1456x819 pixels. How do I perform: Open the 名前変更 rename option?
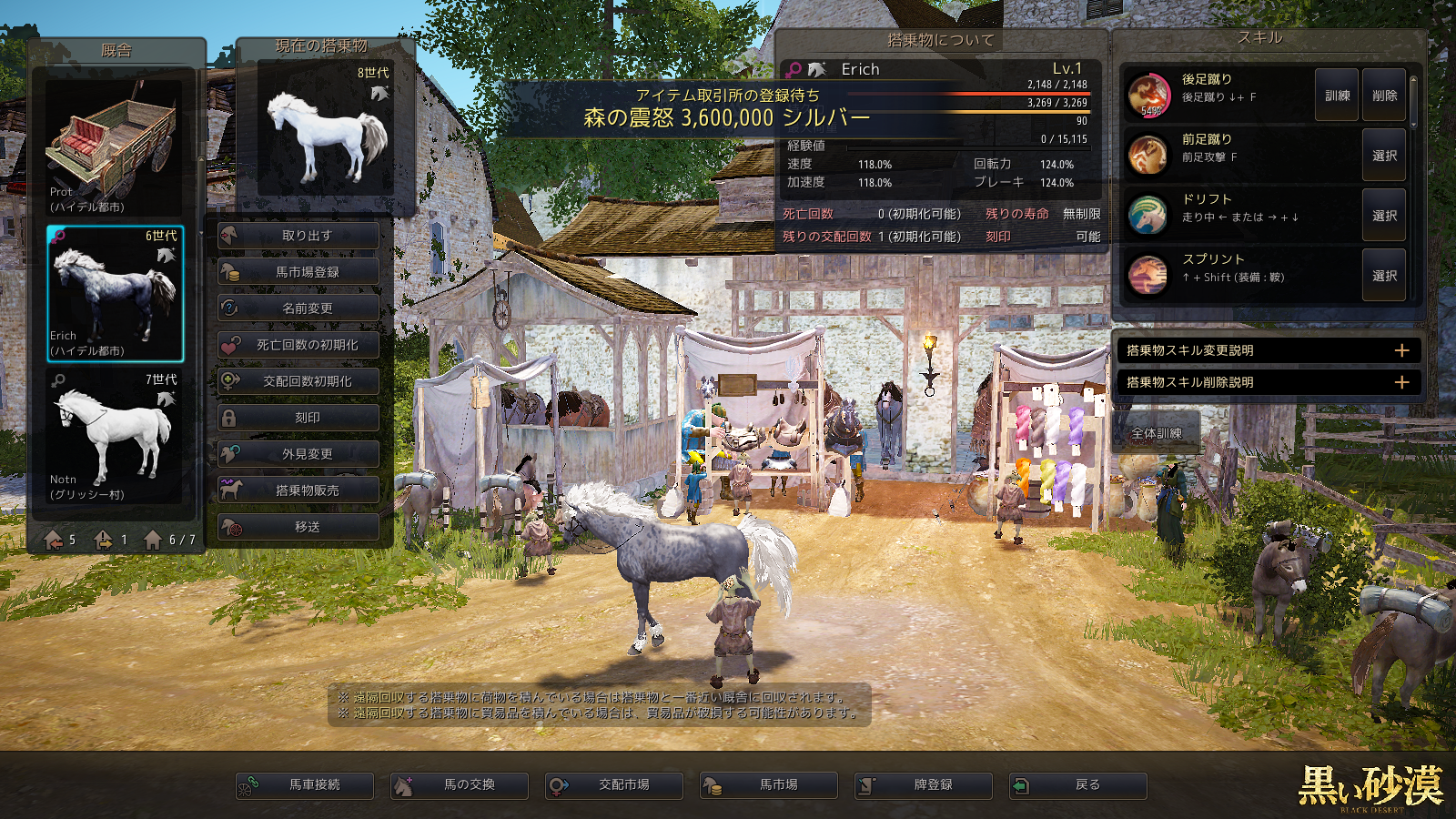click(298, 308)
